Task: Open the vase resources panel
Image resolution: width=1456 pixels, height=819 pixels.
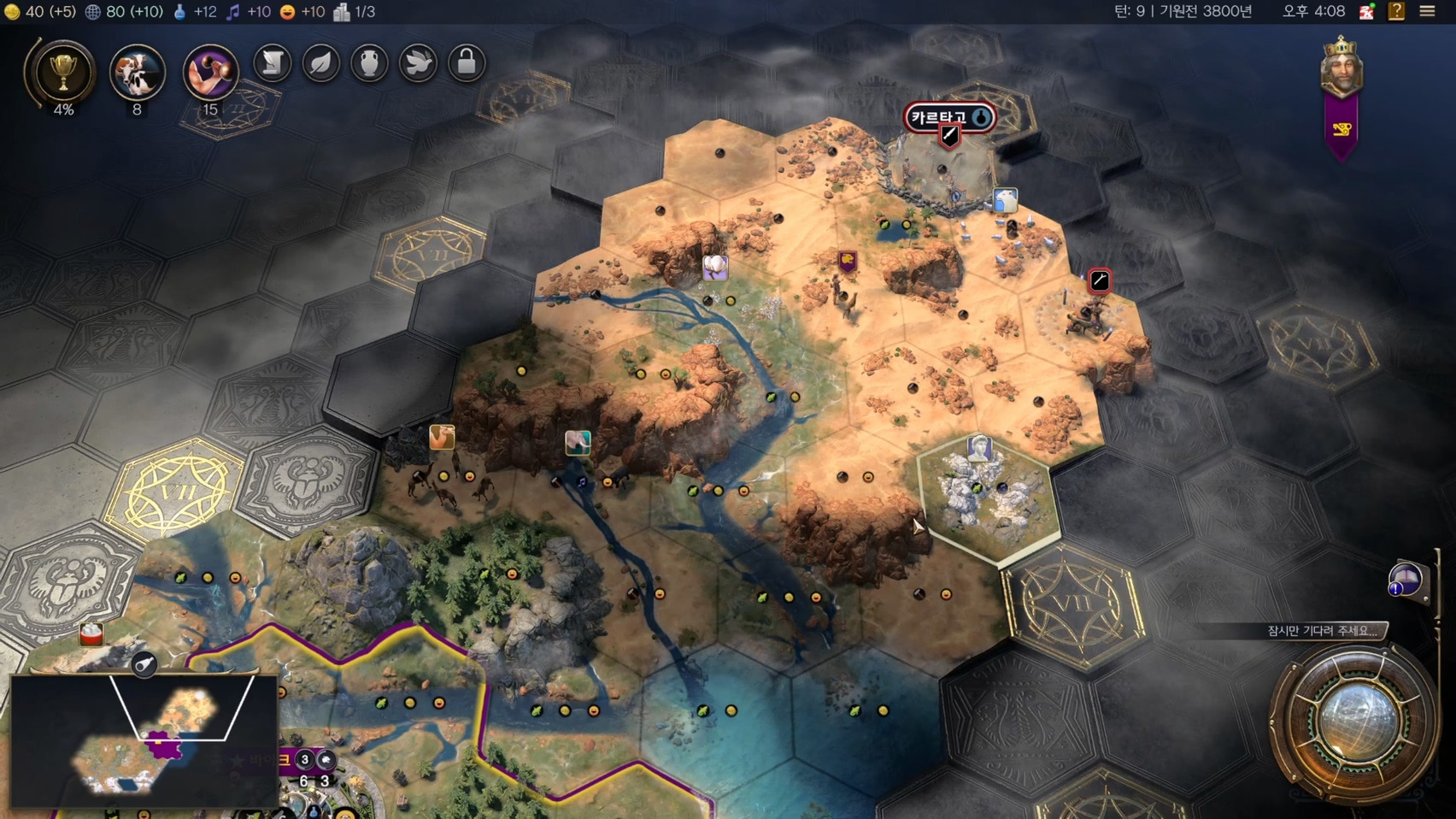Action: coord(369,62)
